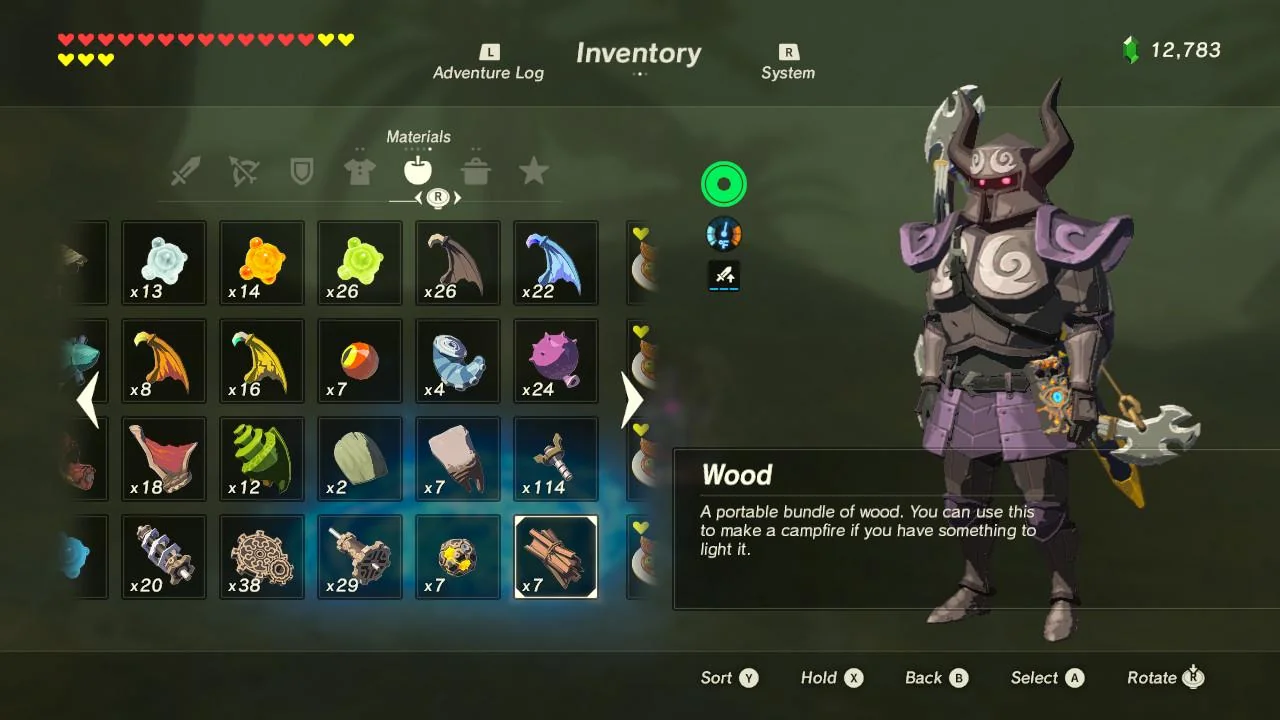Select the key items star tab
Image resolution: width=1280 pixels, height=720 pixels.
(x=534, y=172)
